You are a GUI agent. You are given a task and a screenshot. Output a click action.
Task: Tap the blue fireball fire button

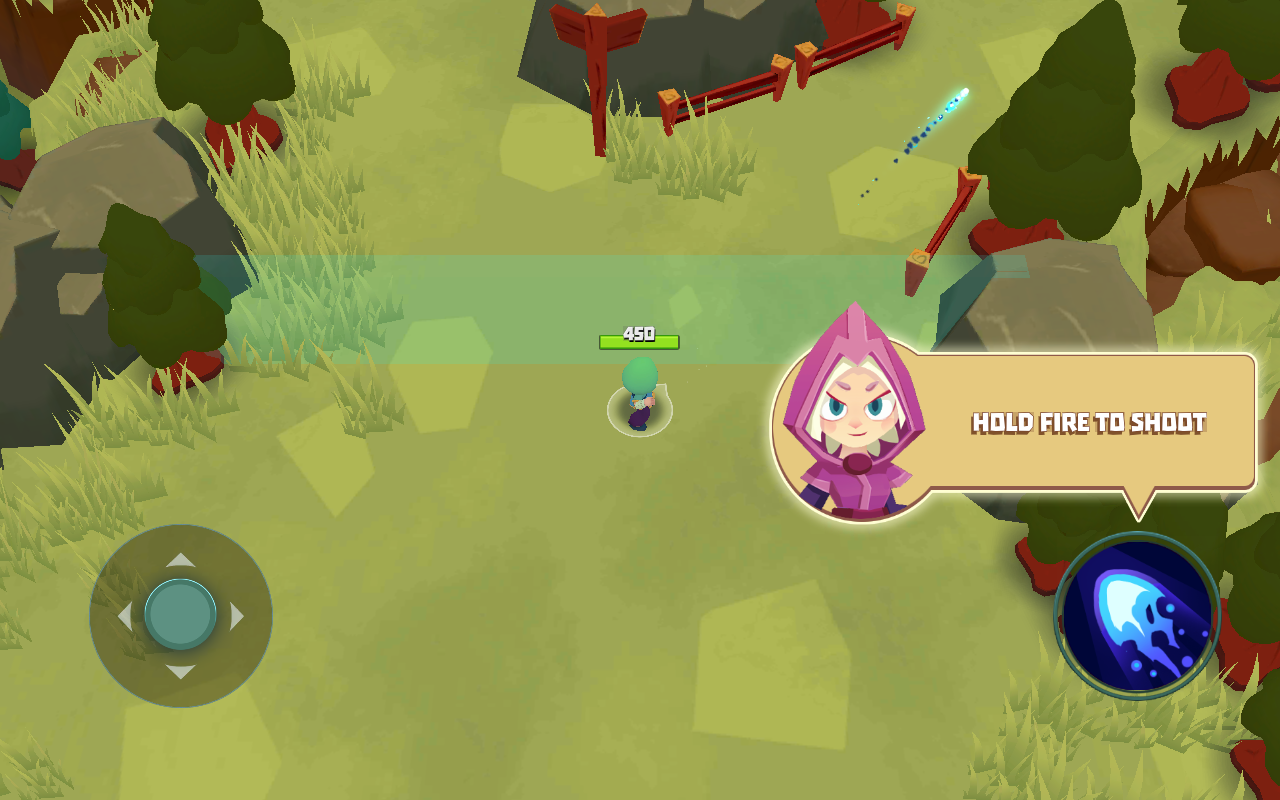coord(1137,615)
